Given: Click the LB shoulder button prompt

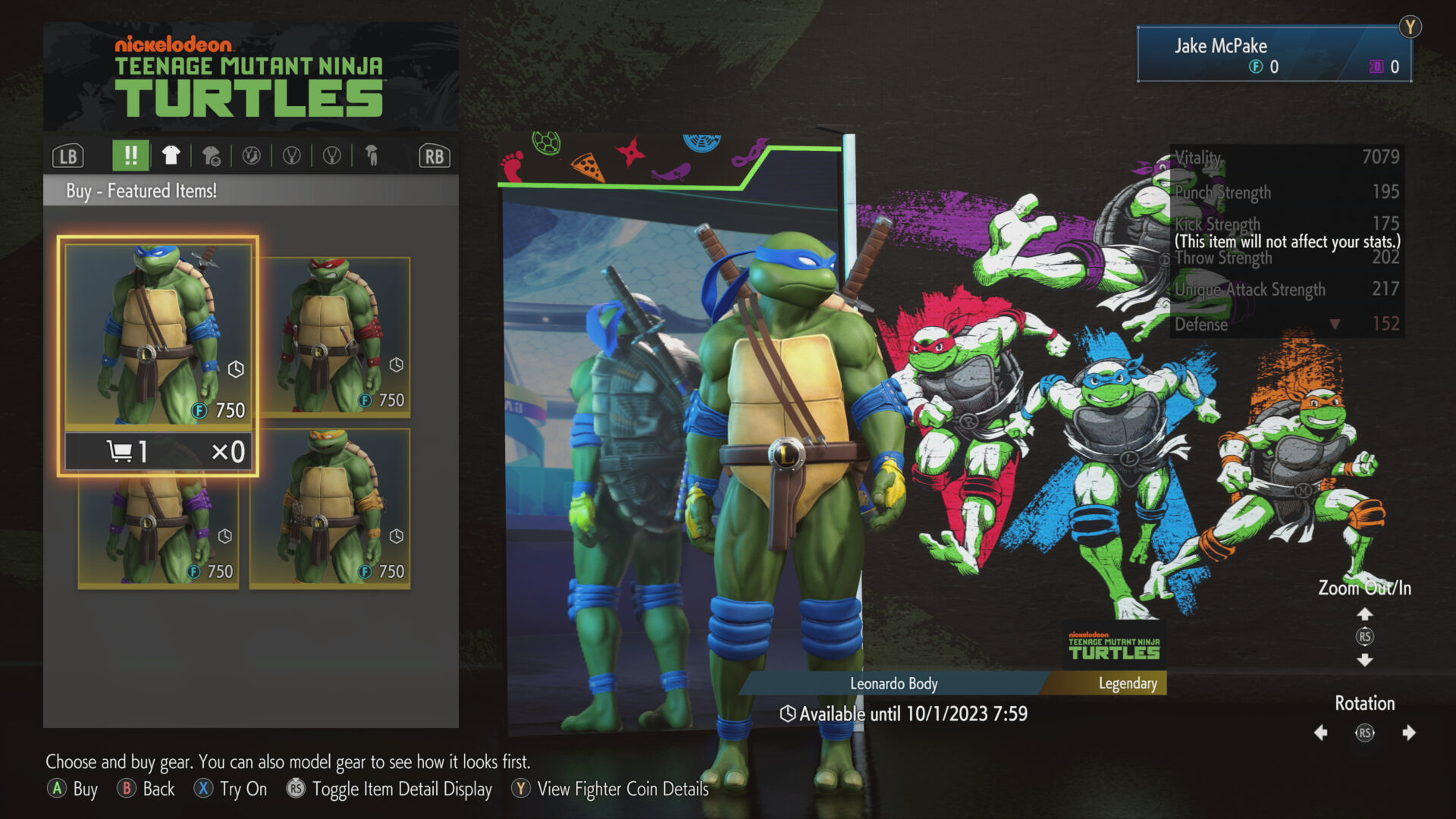Looking at the screenshot, I should tap(68, 155).
